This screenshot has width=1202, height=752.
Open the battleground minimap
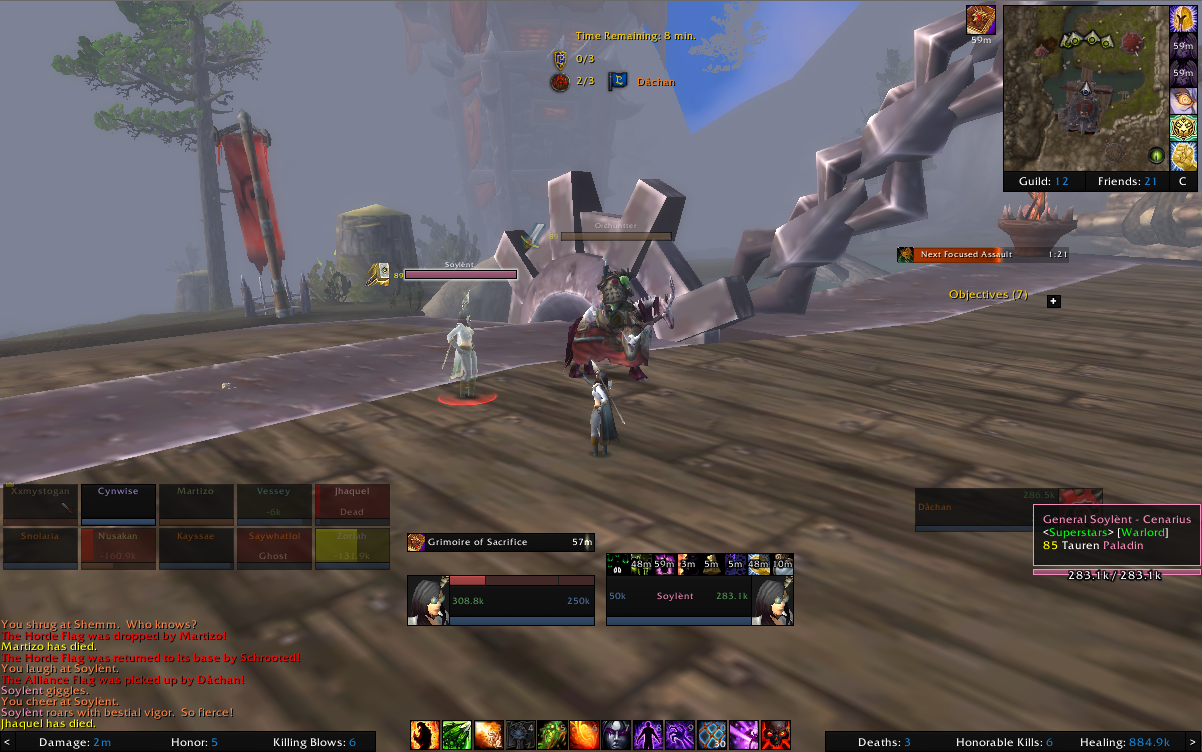point(1085,86)
